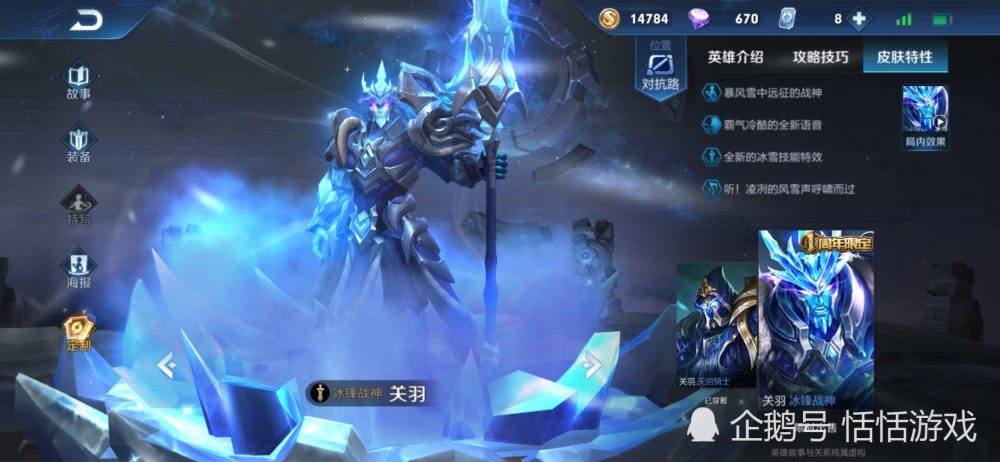Switch to the 攻略技巧 tab
1000x462 pixels.
[820, 57]
